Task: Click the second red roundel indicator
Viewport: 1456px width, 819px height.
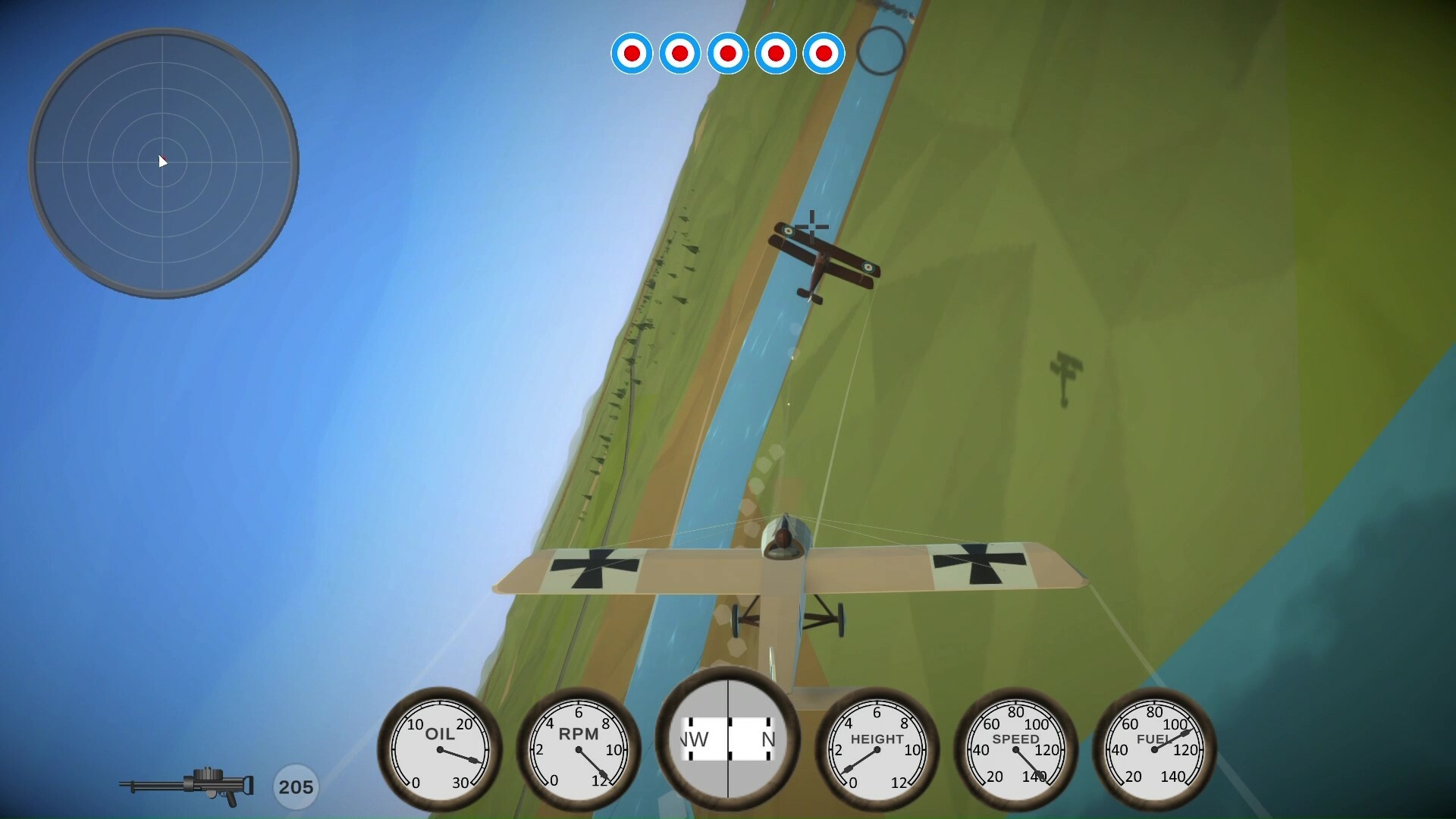Action: [679, 54]
